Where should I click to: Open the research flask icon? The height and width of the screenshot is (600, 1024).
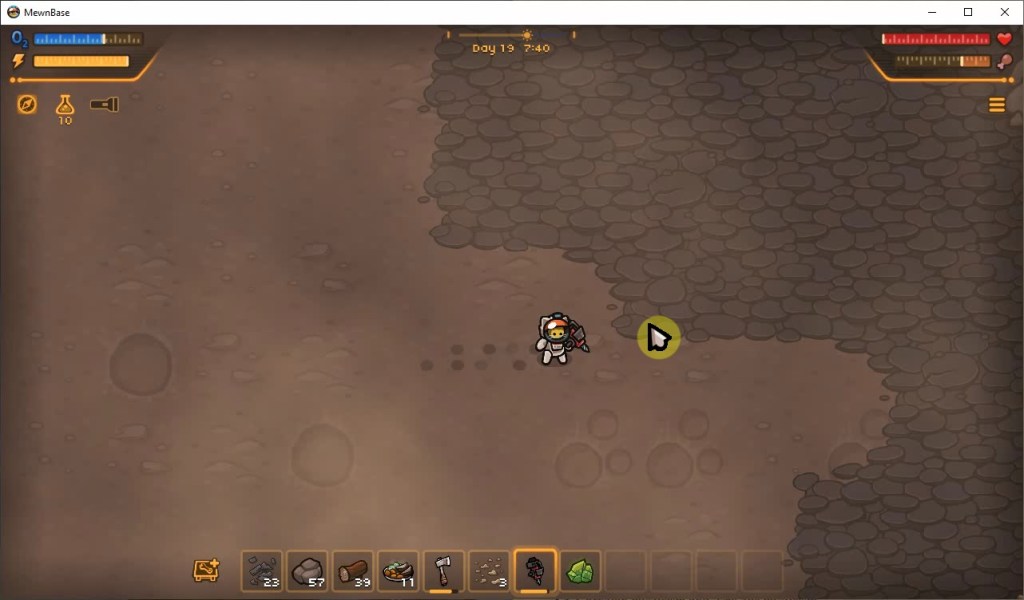click(x=65, y=105)
